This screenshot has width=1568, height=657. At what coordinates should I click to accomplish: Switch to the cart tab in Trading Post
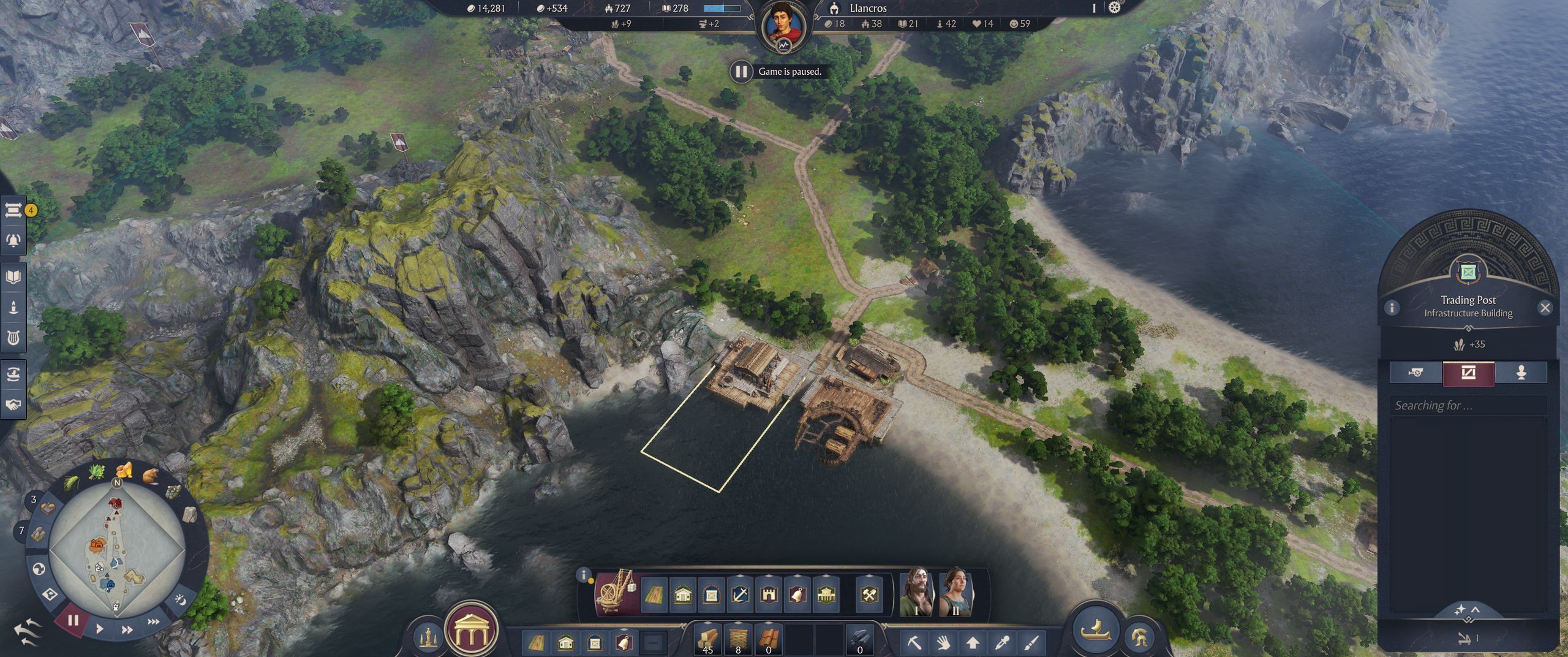point(1415,373)
